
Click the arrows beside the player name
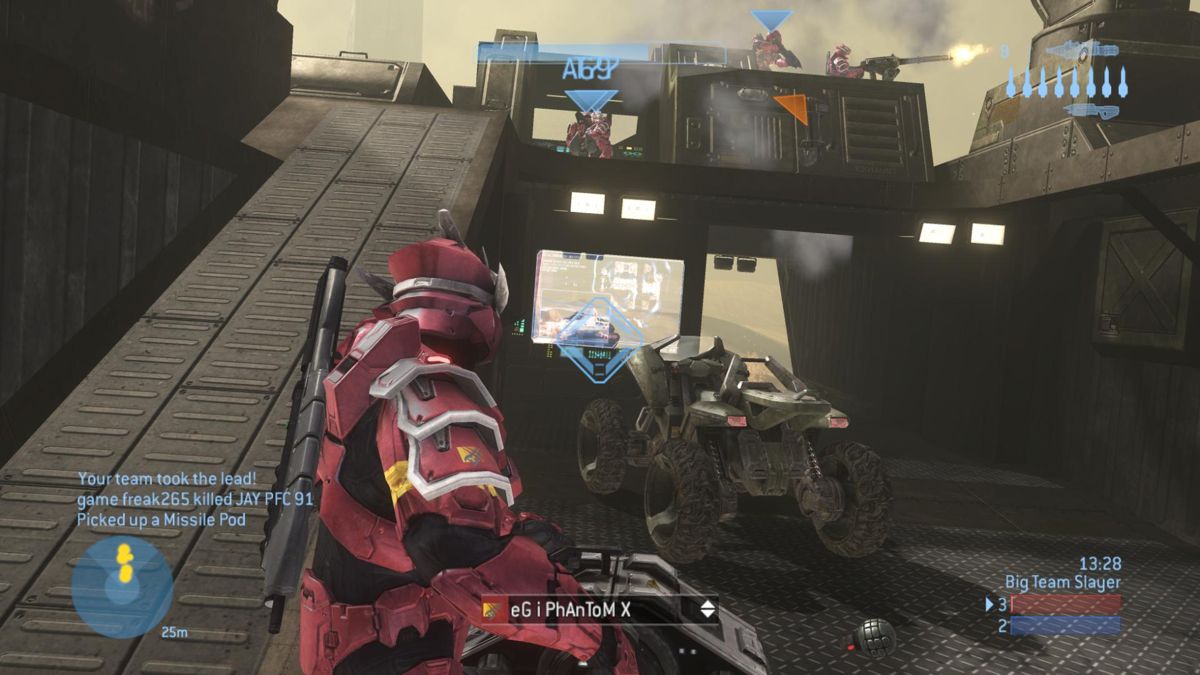[x=707, y=608]
